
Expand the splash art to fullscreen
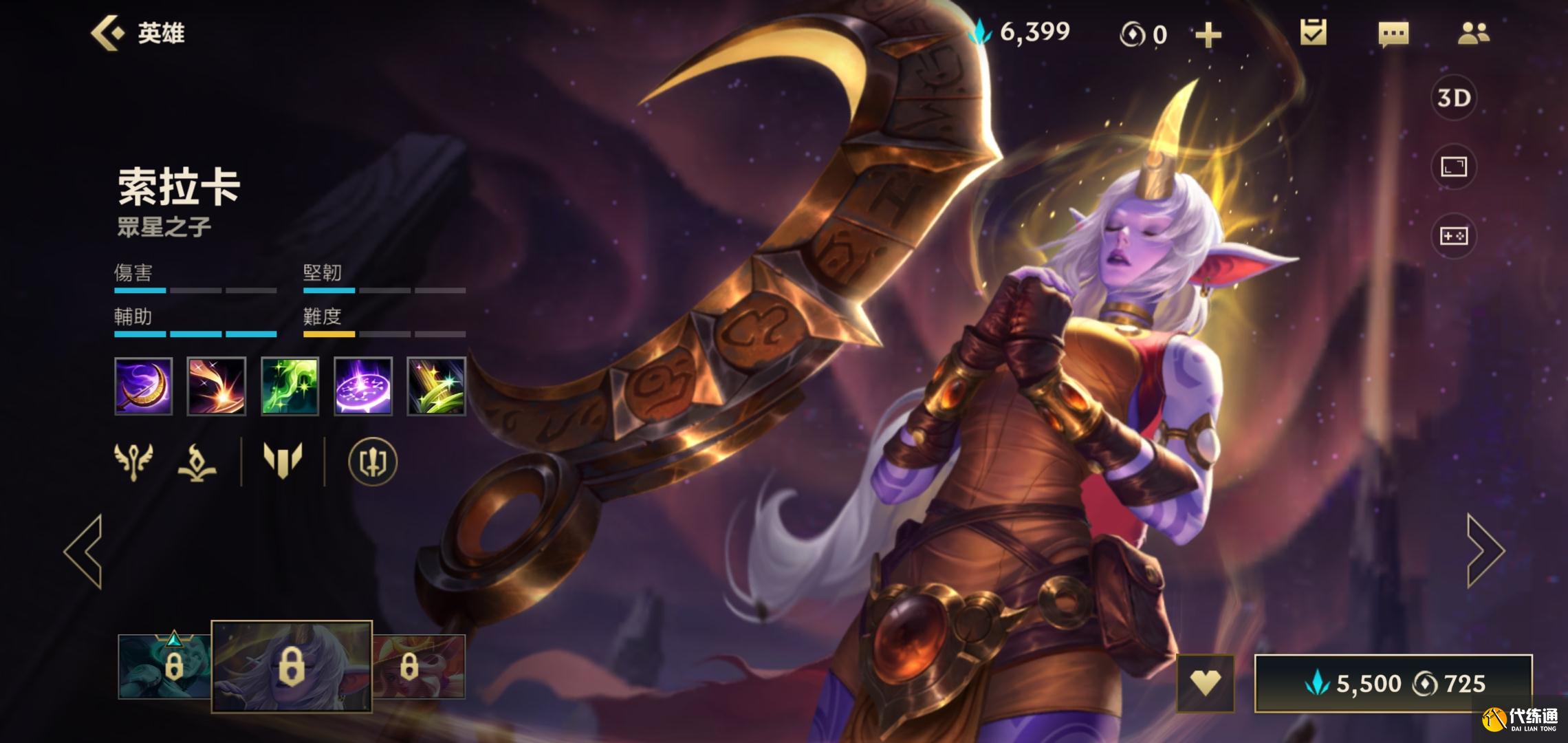(1453, 166)
